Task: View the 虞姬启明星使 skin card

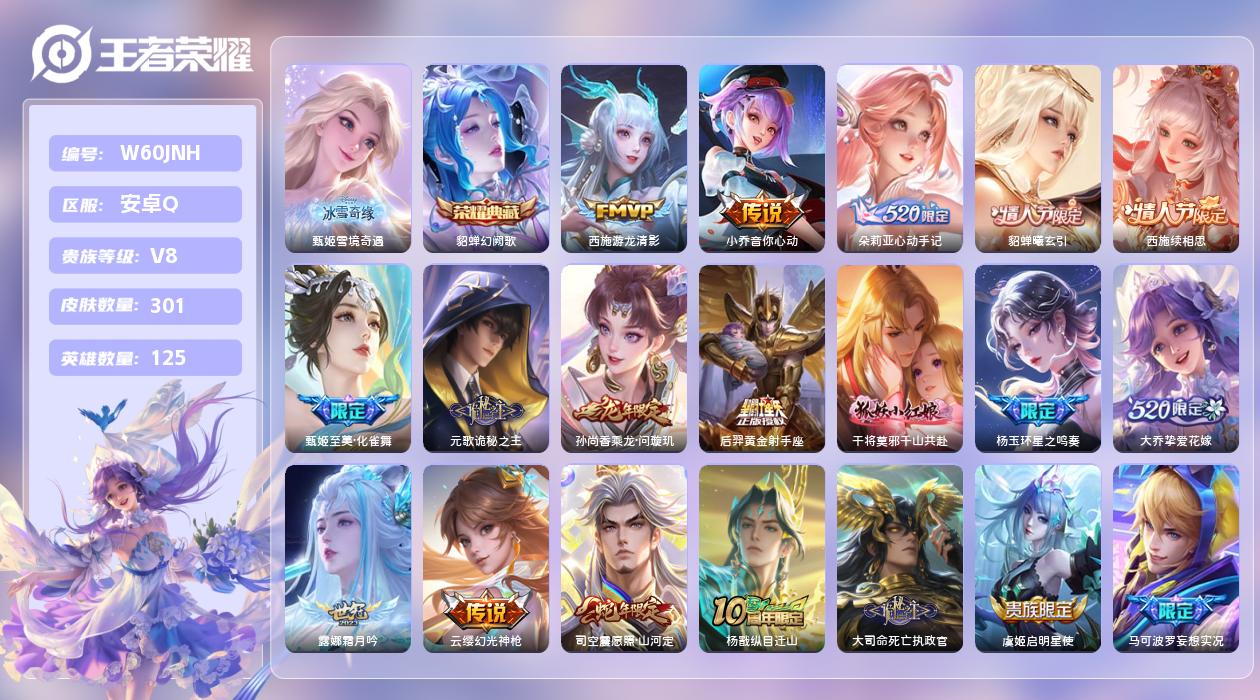Action: (1038, 558)
